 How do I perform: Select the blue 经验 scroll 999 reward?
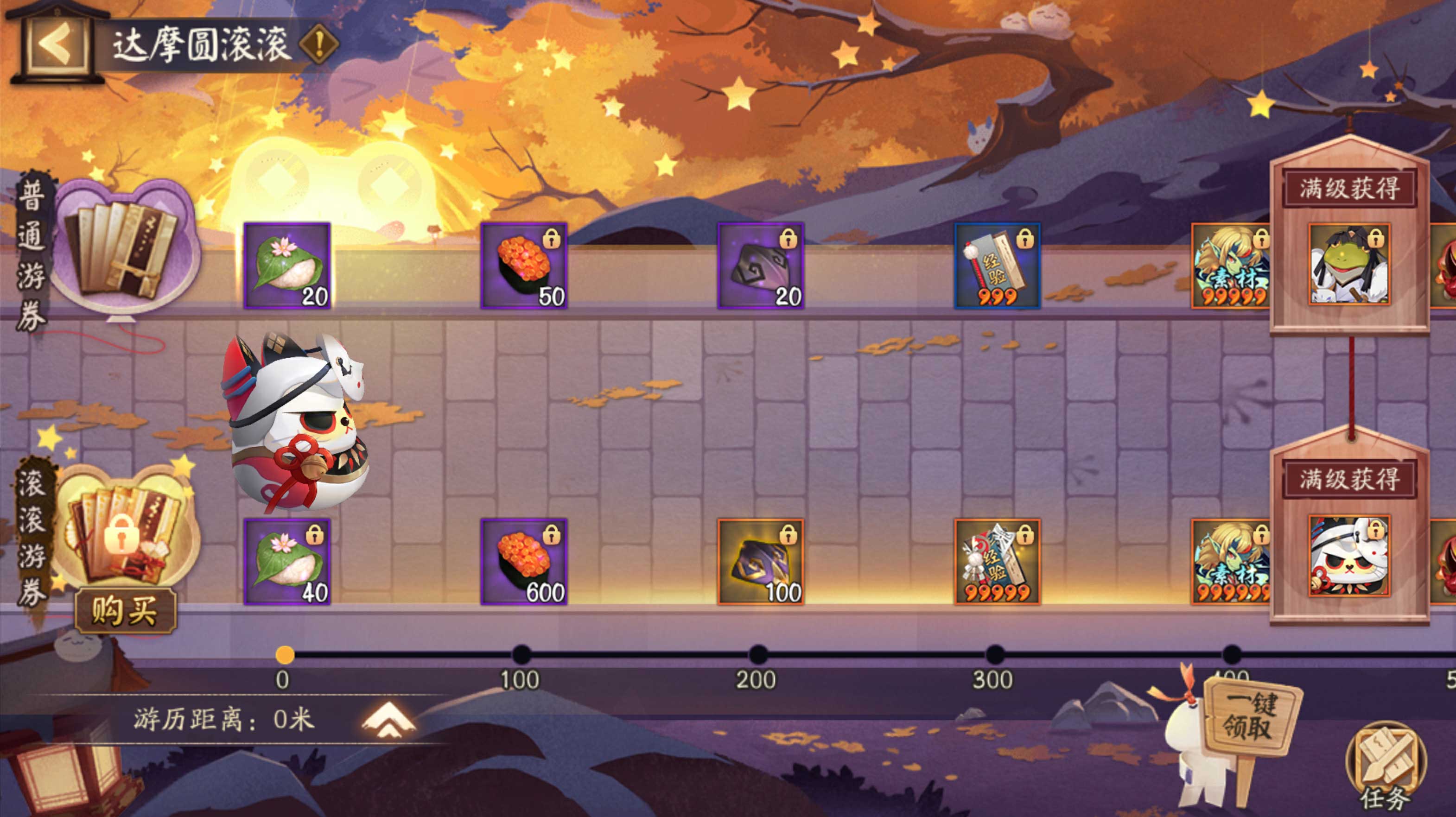(998, 266)
